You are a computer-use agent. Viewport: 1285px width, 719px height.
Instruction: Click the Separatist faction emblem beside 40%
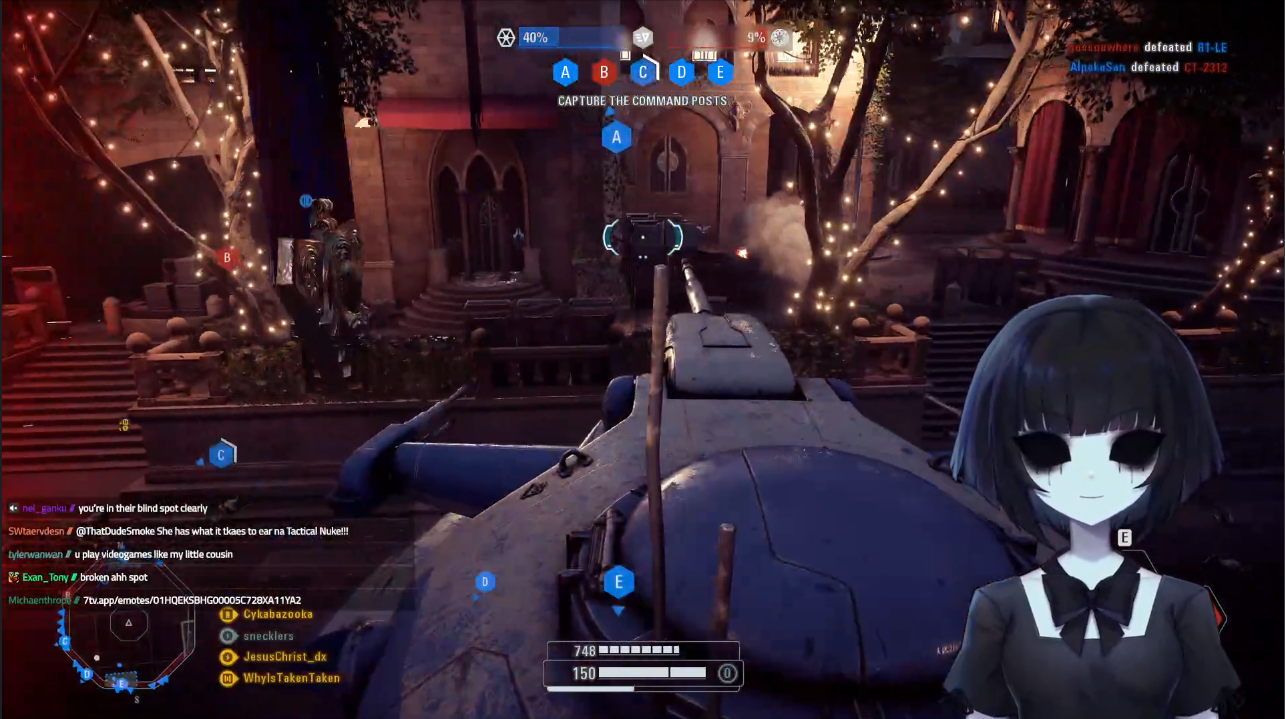tap(506, 38)
